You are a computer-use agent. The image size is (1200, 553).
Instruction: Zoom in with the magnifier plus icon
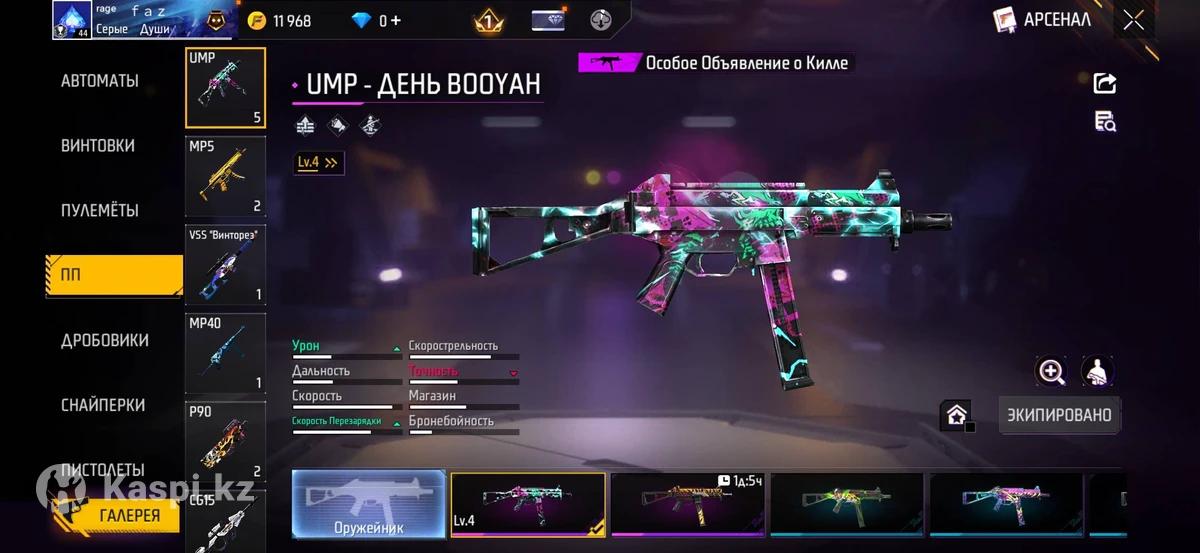click(x=1051, y=372)
